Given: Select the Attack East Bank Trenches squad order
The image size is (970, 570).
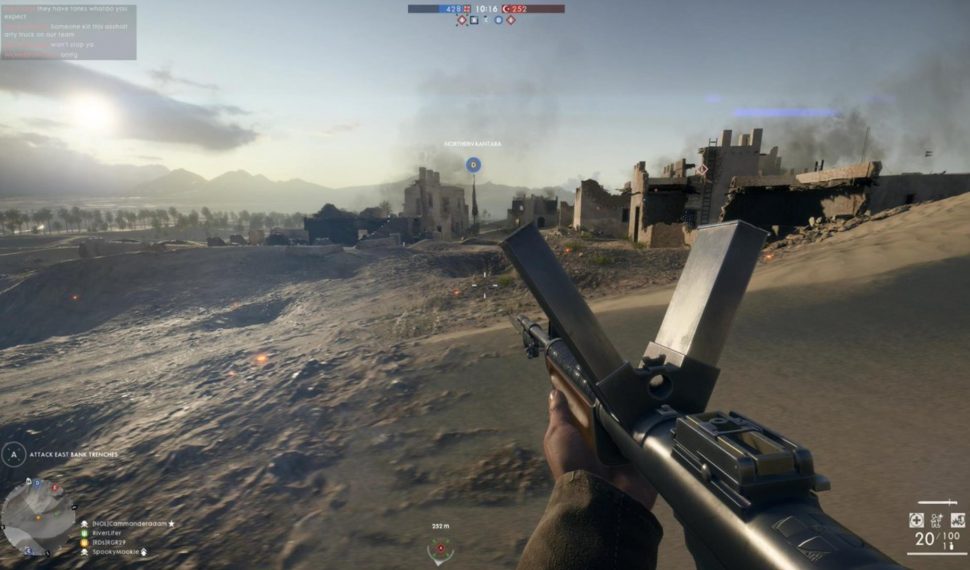Looking at the screenshot, I should coord(73,455).
